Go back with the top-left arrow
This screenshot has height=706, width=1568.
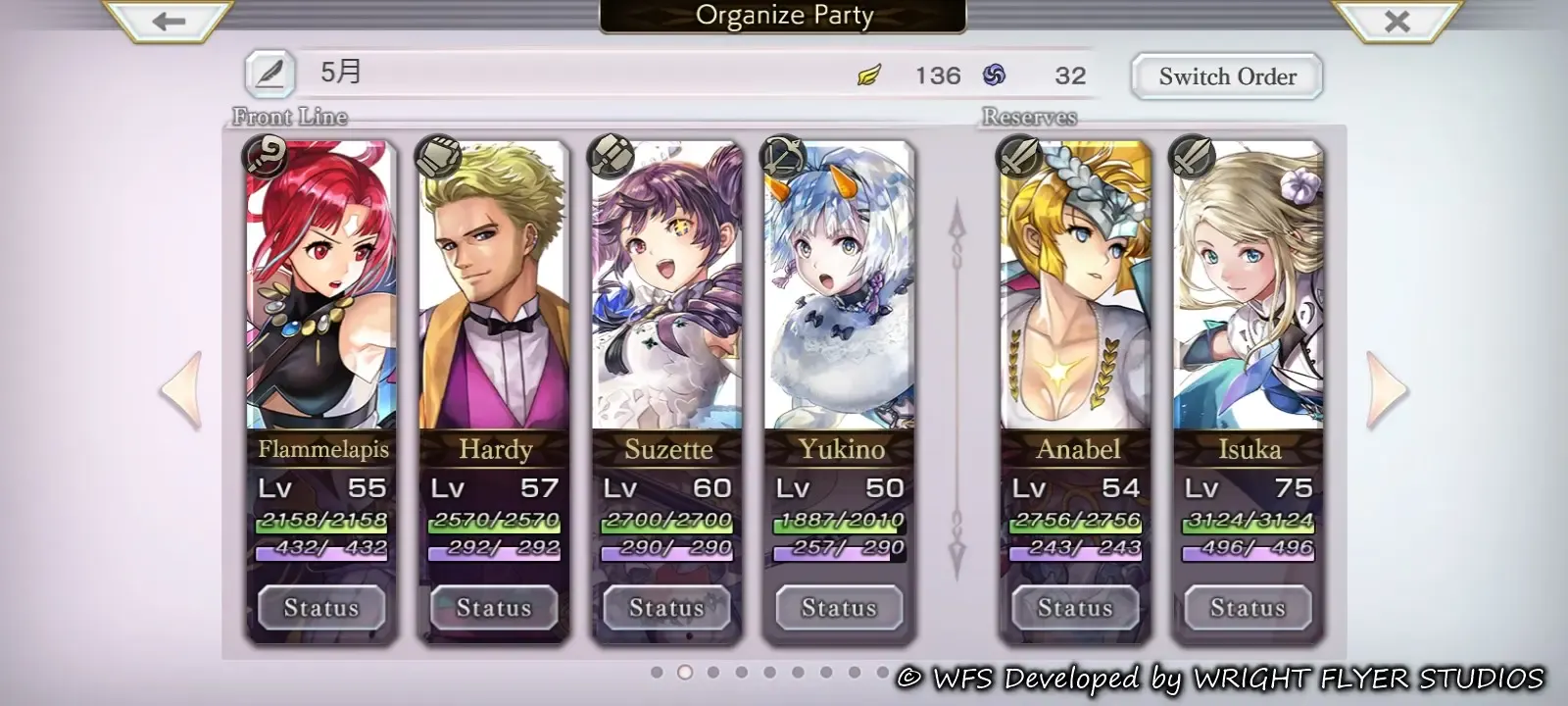coord(169,21)
